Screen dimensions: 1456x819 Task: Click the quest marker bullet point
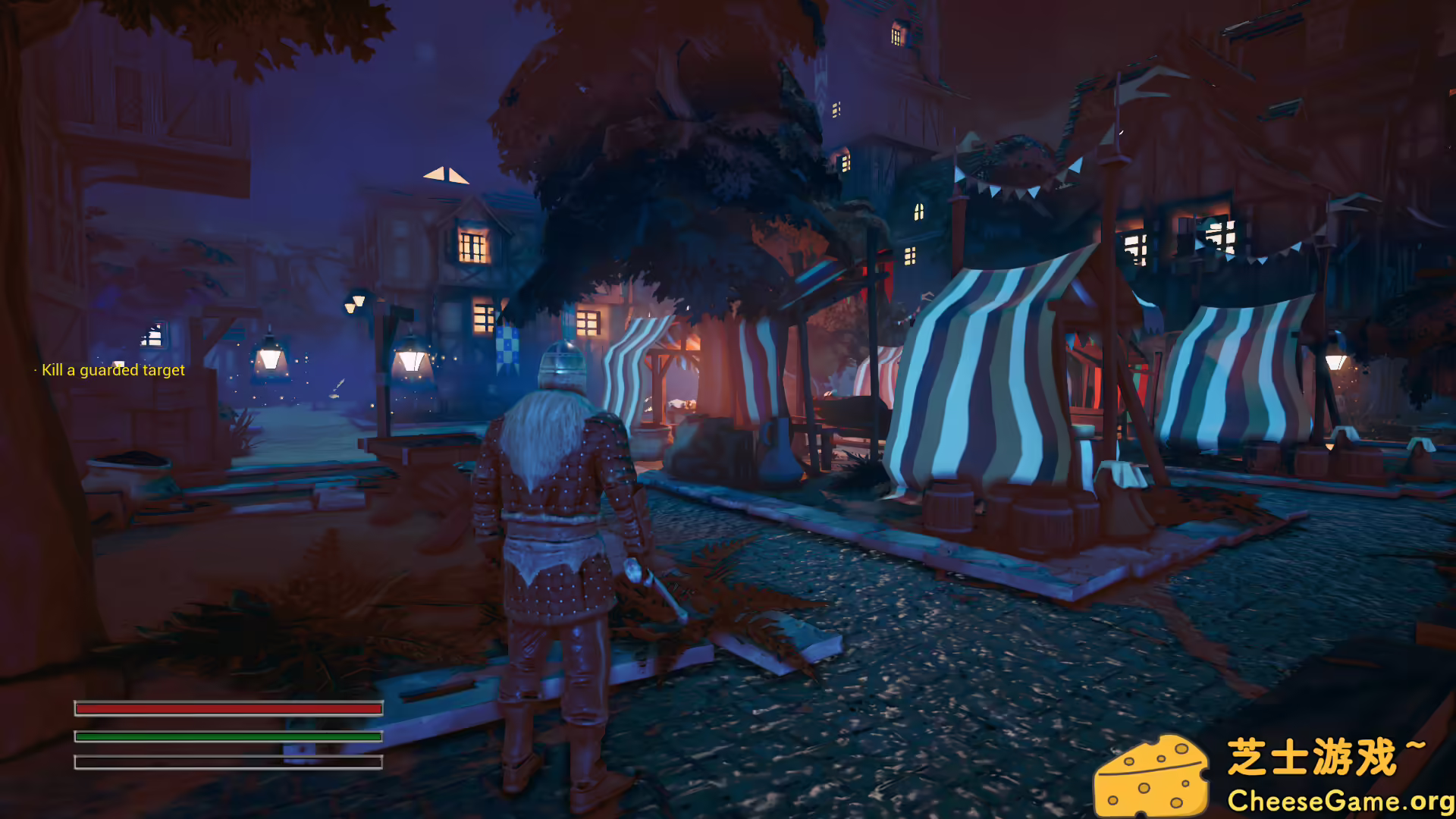click(x=35, y=369)
